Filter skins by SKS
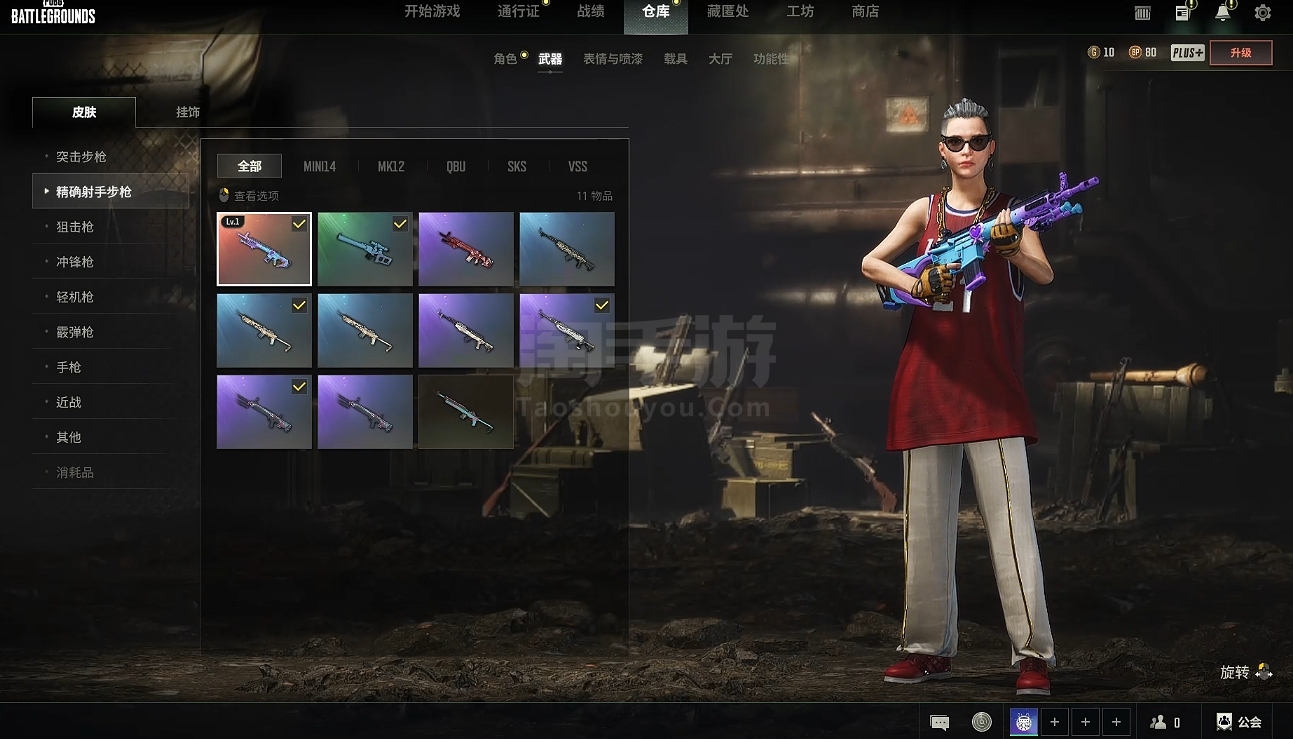The image size is (1293, 739). click(x=516, y=167)
